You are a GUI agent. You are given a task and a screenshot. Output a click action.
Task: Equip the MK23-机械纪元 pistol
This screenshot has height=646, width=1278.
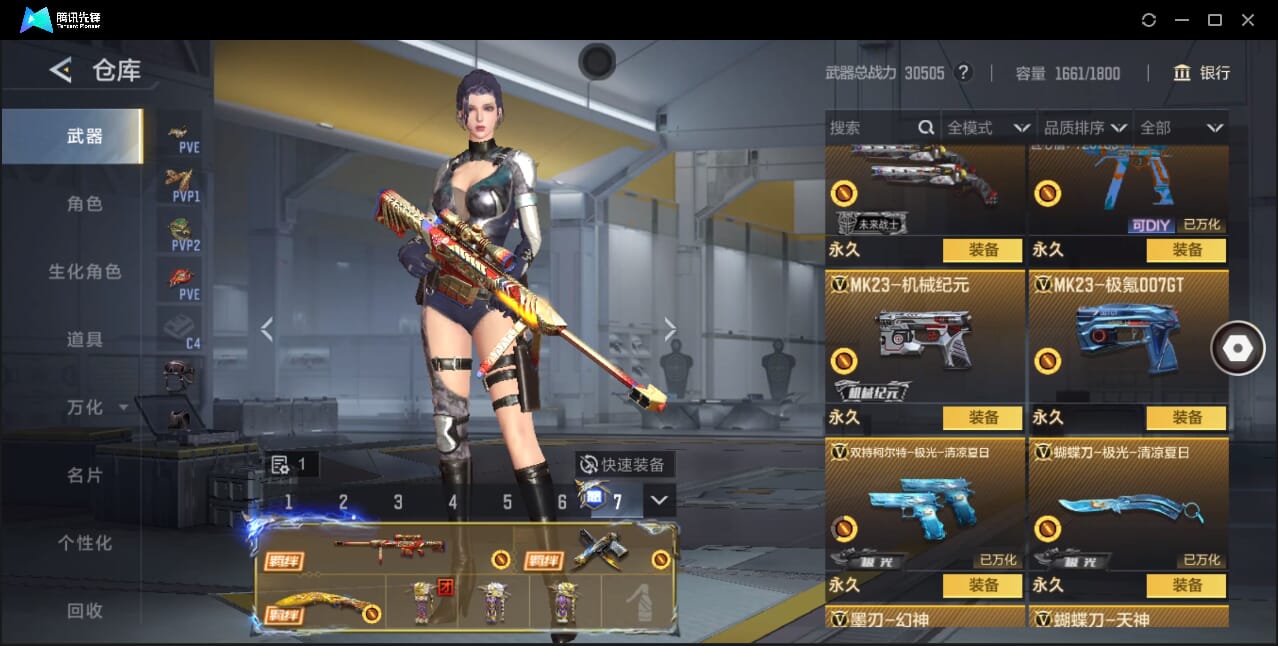coord(982,417)
